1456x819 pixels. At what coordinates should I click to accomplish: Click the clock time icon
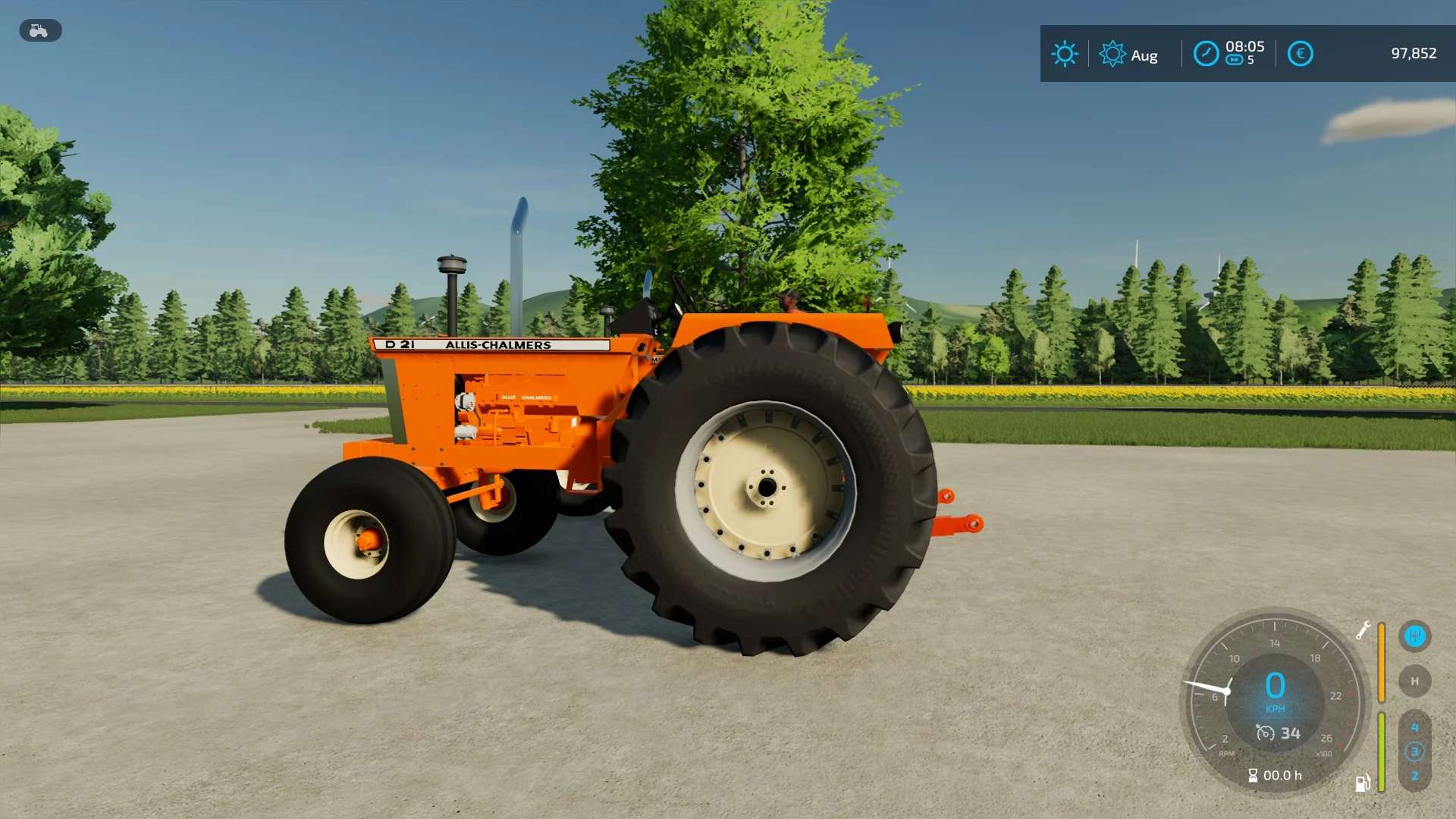(1206, 54)
